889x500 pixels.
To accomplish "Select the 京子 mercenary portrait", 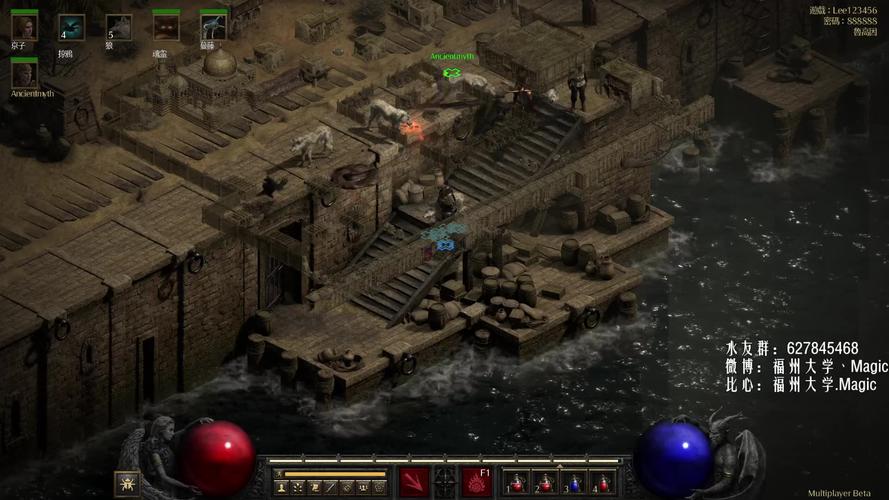I will pos(24,26).
